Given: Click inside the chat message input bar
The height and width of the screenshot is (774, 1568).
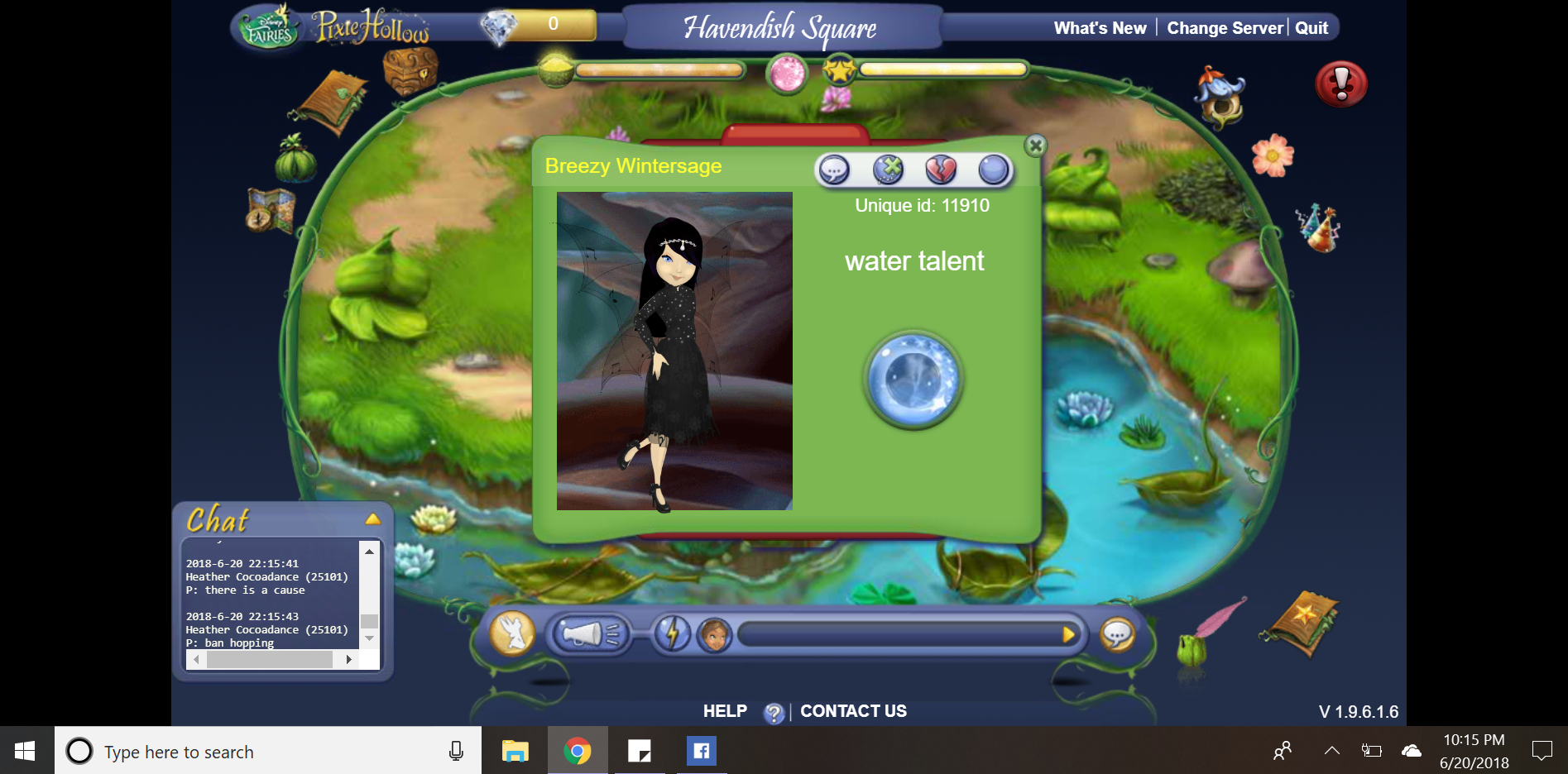Looking at the screenshot, I should click(x=902, y=635).
